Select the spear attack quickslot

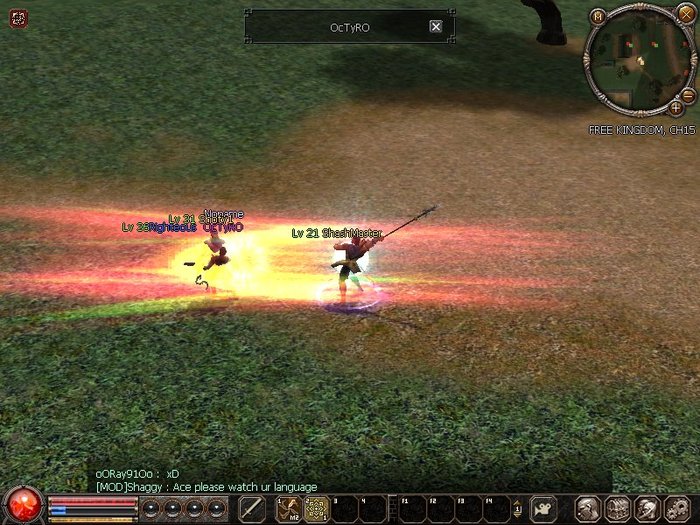tap(252, 508)
